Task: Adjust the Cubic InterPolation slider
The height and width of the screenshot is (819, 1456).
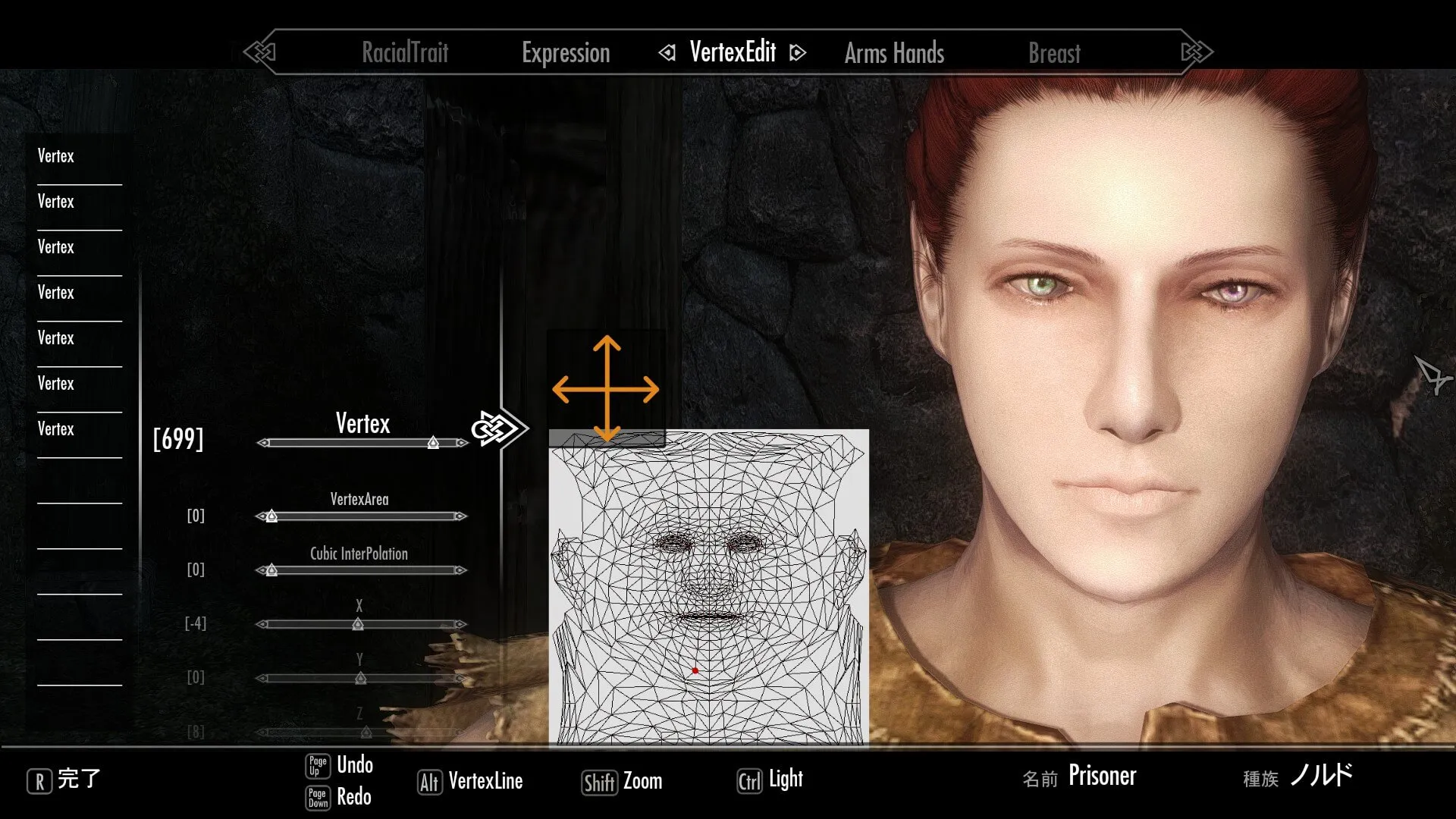Action: (362, 570)
